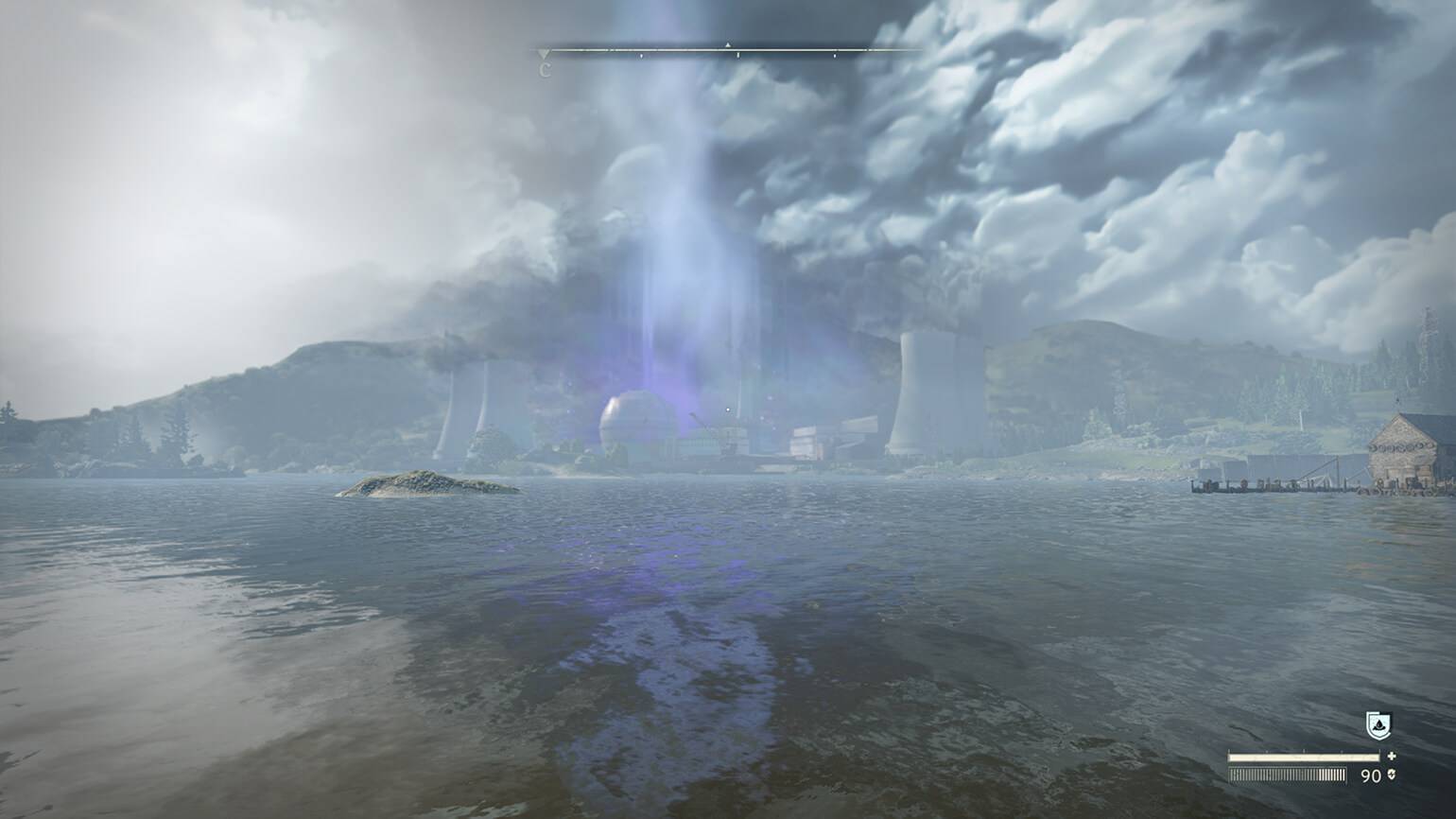Select the C marker on the compass
The width and height of the screenshot is (1456, 819).
click(545, 69)
